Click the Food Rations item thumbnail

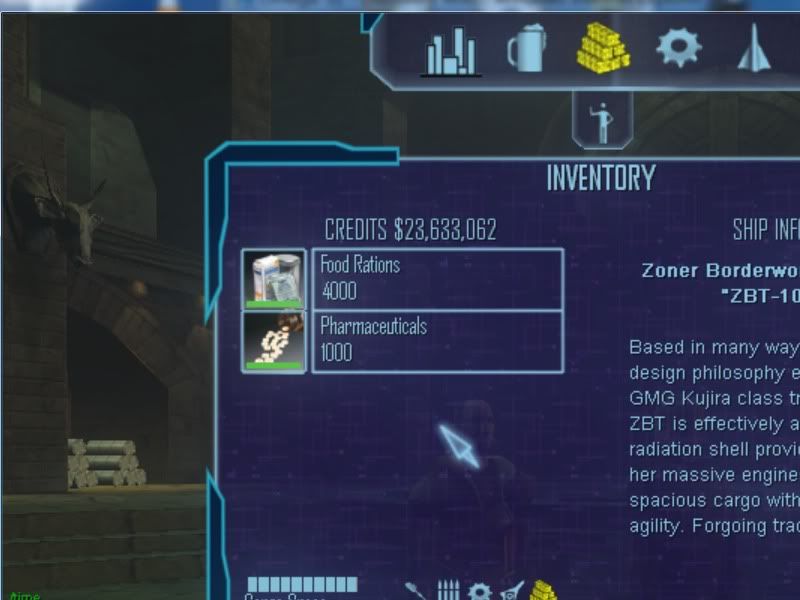[274, 279]
